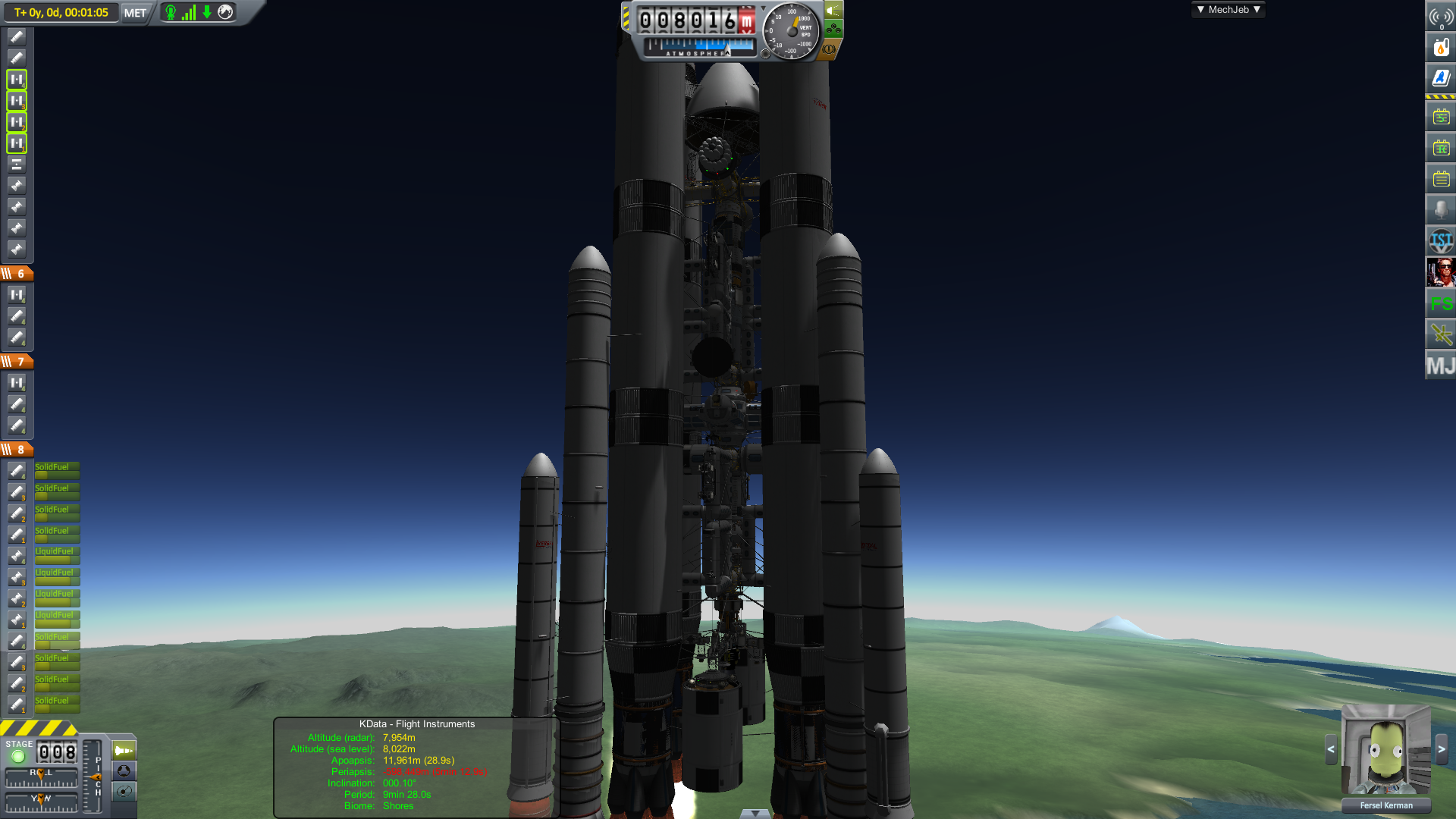Open the orbital map view button
Image resolution: width=1456 pixels, height=819 pixels.
click(x=124, y=792)
